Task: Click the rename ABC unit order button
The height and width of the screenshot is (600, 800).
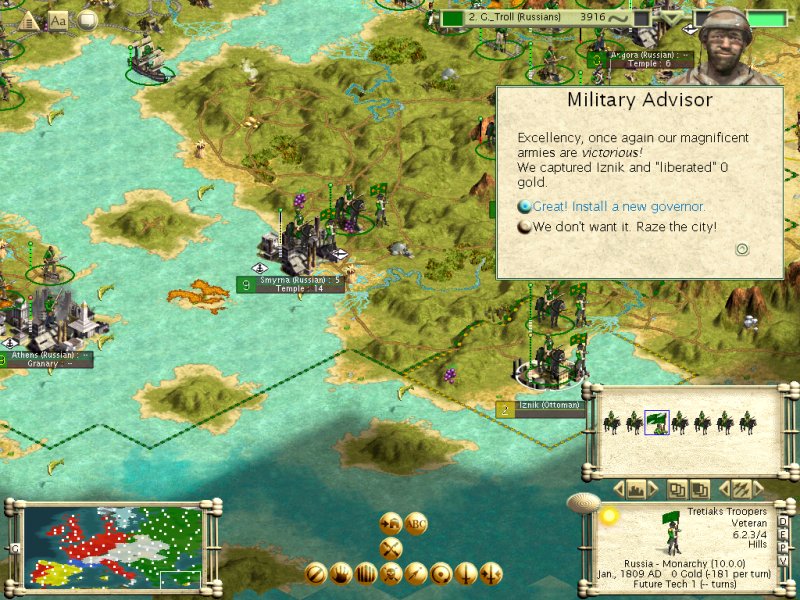Action: [416, 524]
